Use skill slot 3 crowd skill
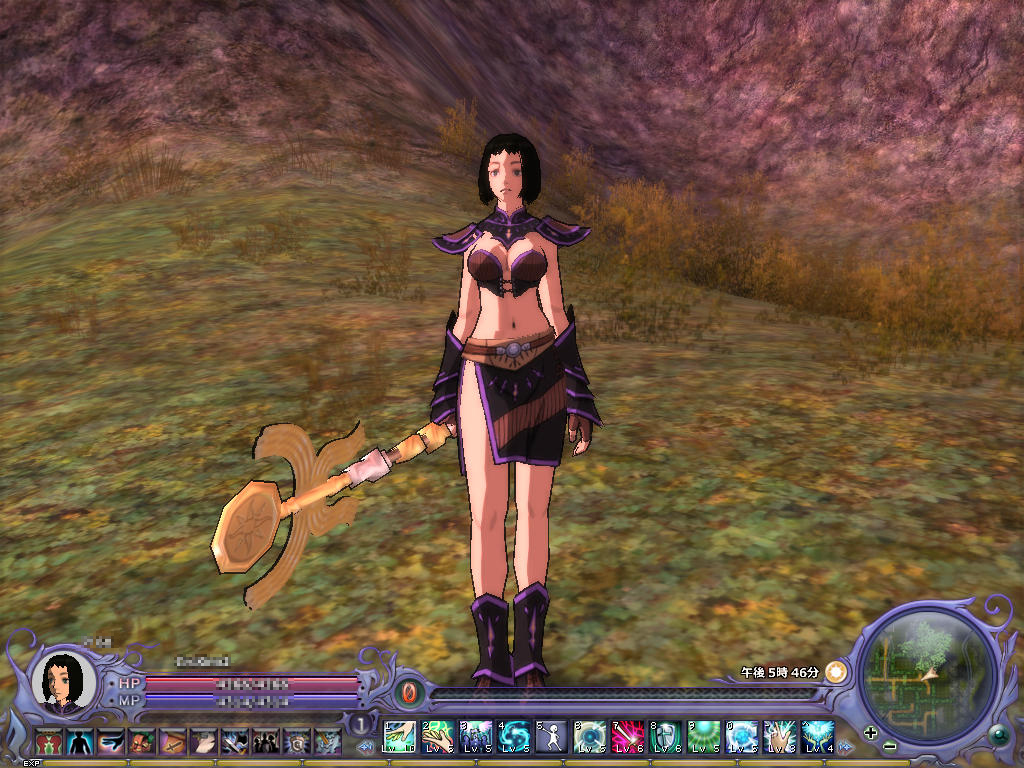 [476, 736]
